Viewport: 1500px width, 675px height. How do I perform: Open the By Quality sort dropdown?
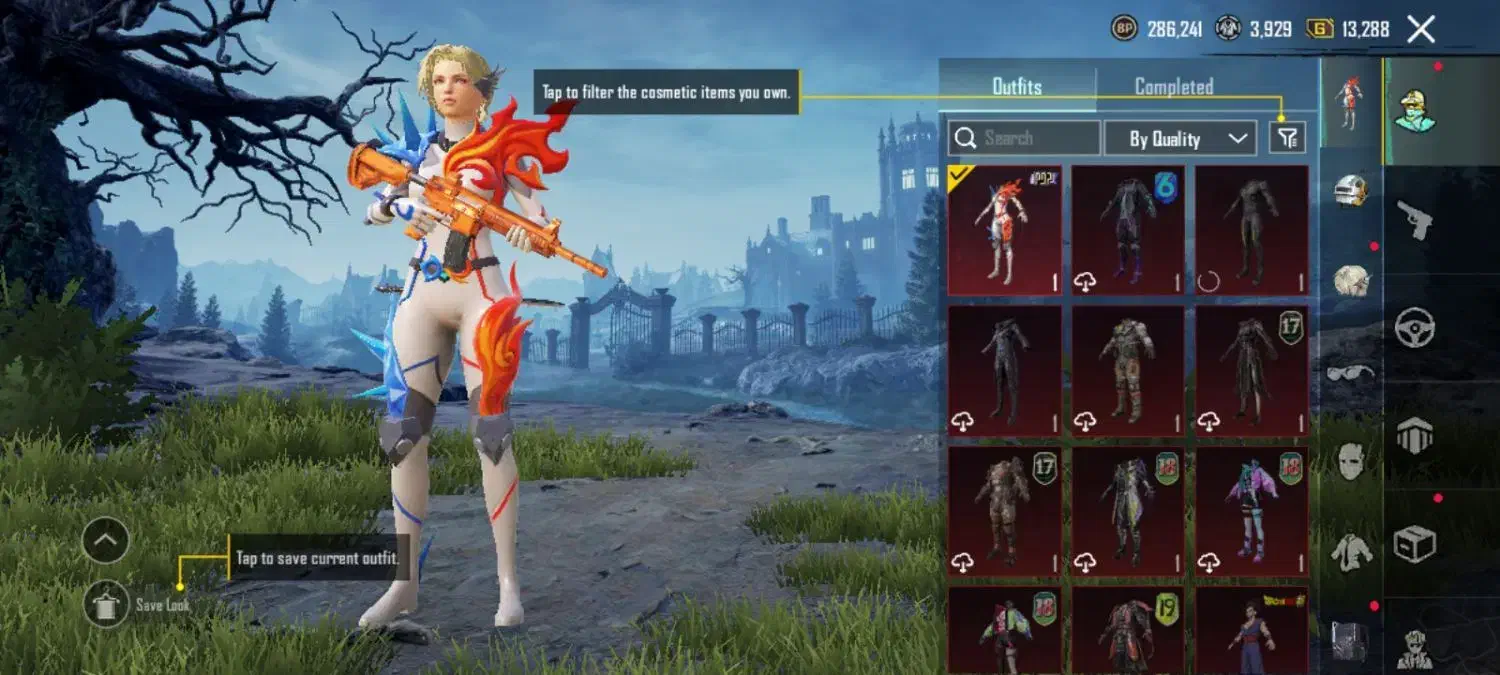click(1180, 138)
